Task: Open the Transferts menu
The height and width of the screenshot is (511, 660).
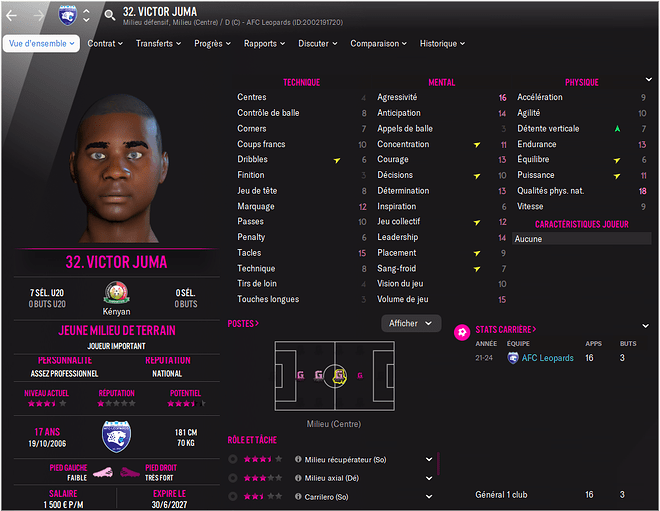Action: [158, 44]
